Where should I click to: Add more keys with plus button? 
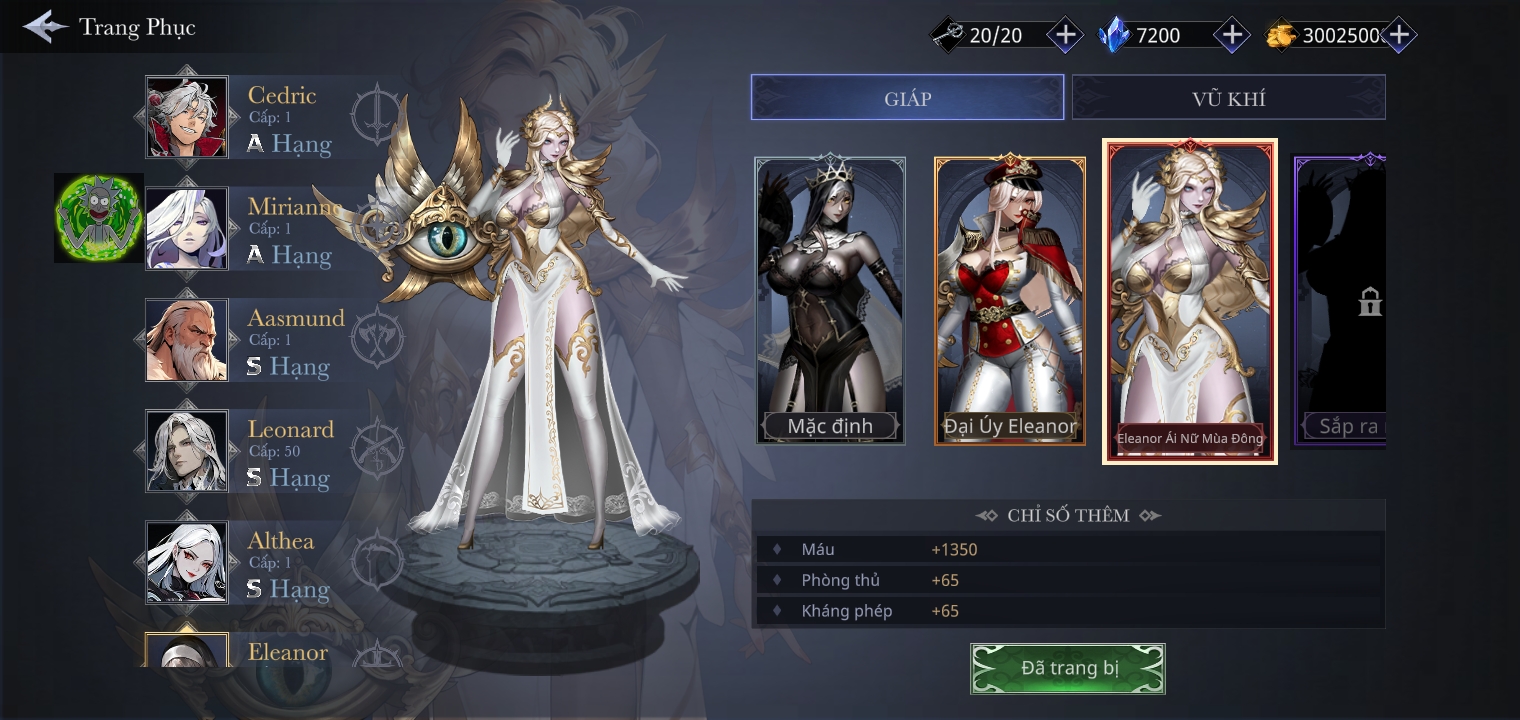pos(1066,35)
